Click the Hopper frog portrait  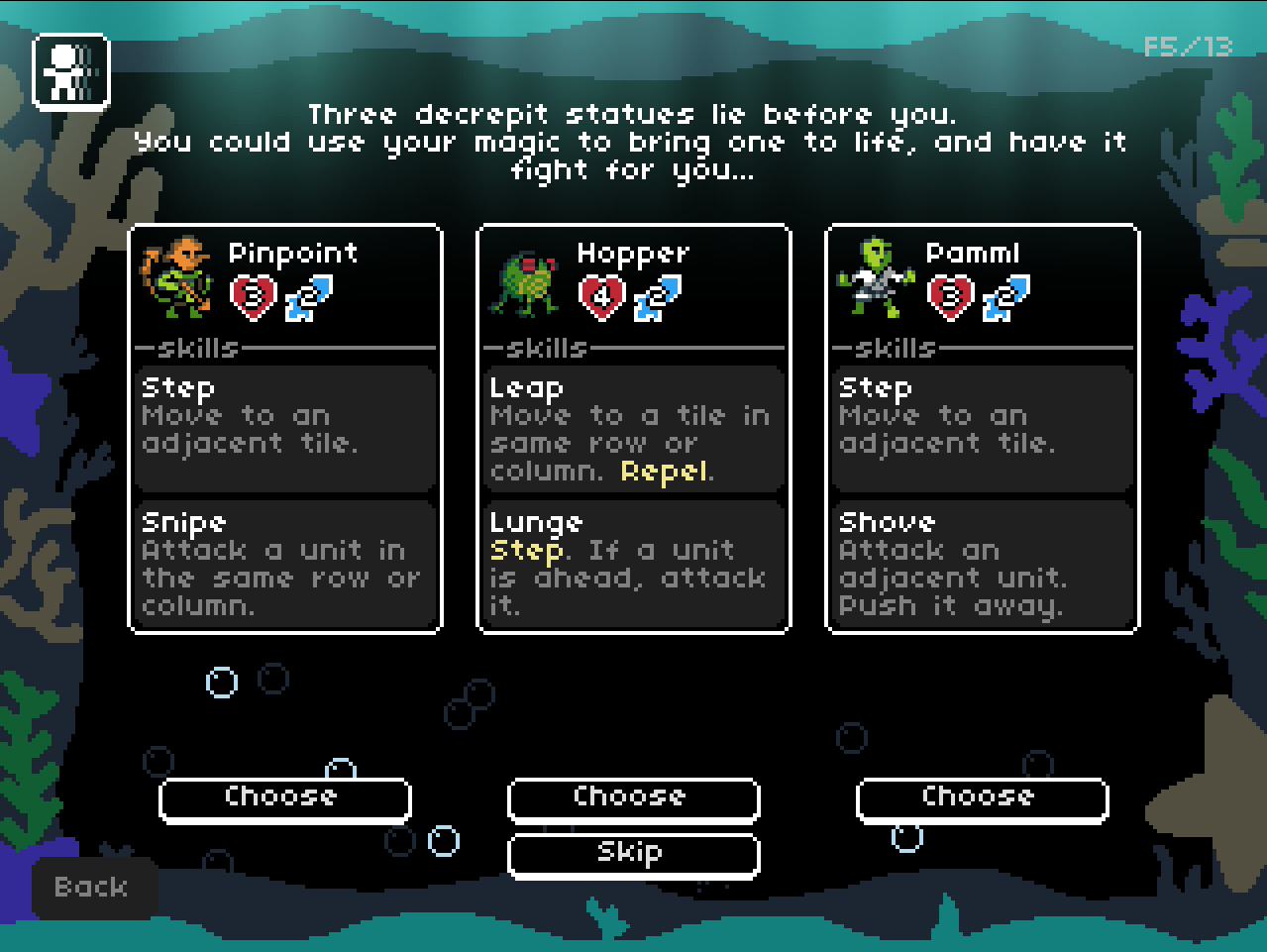(526, 282)
